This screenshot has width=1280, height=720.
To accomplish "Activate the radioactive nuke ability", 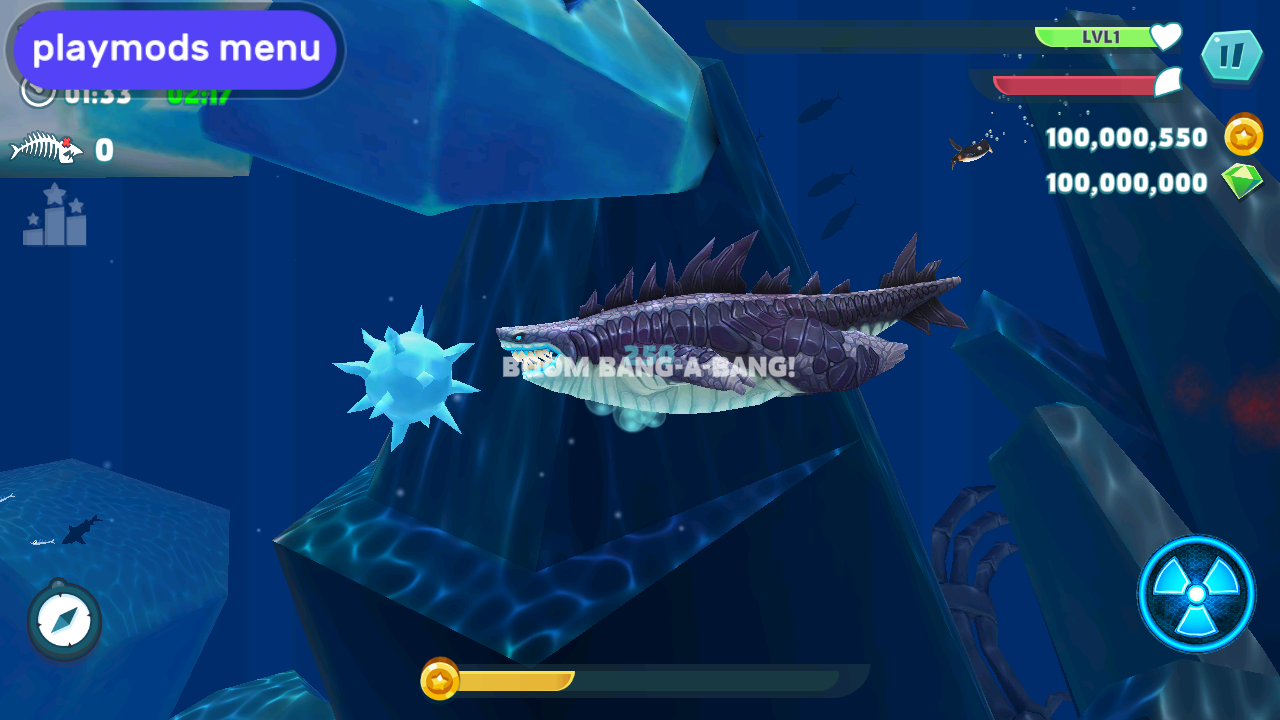I will click(x=1196, y=594).
